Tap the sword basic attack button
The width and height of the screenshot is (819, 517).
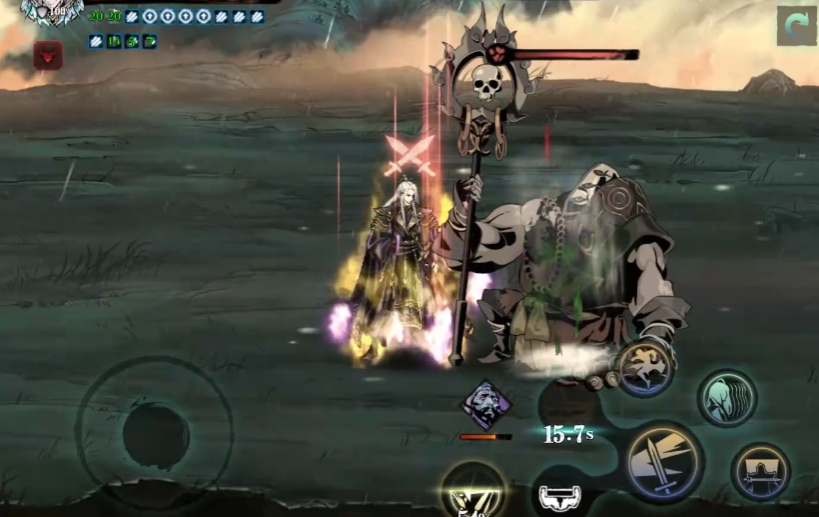[x=664, y=461]
